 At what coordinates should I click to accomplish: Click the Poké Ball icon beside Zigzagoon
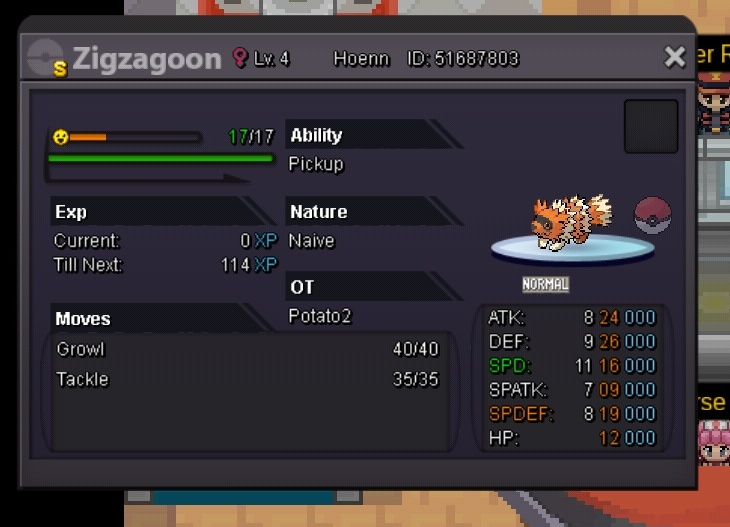[653, 216]
